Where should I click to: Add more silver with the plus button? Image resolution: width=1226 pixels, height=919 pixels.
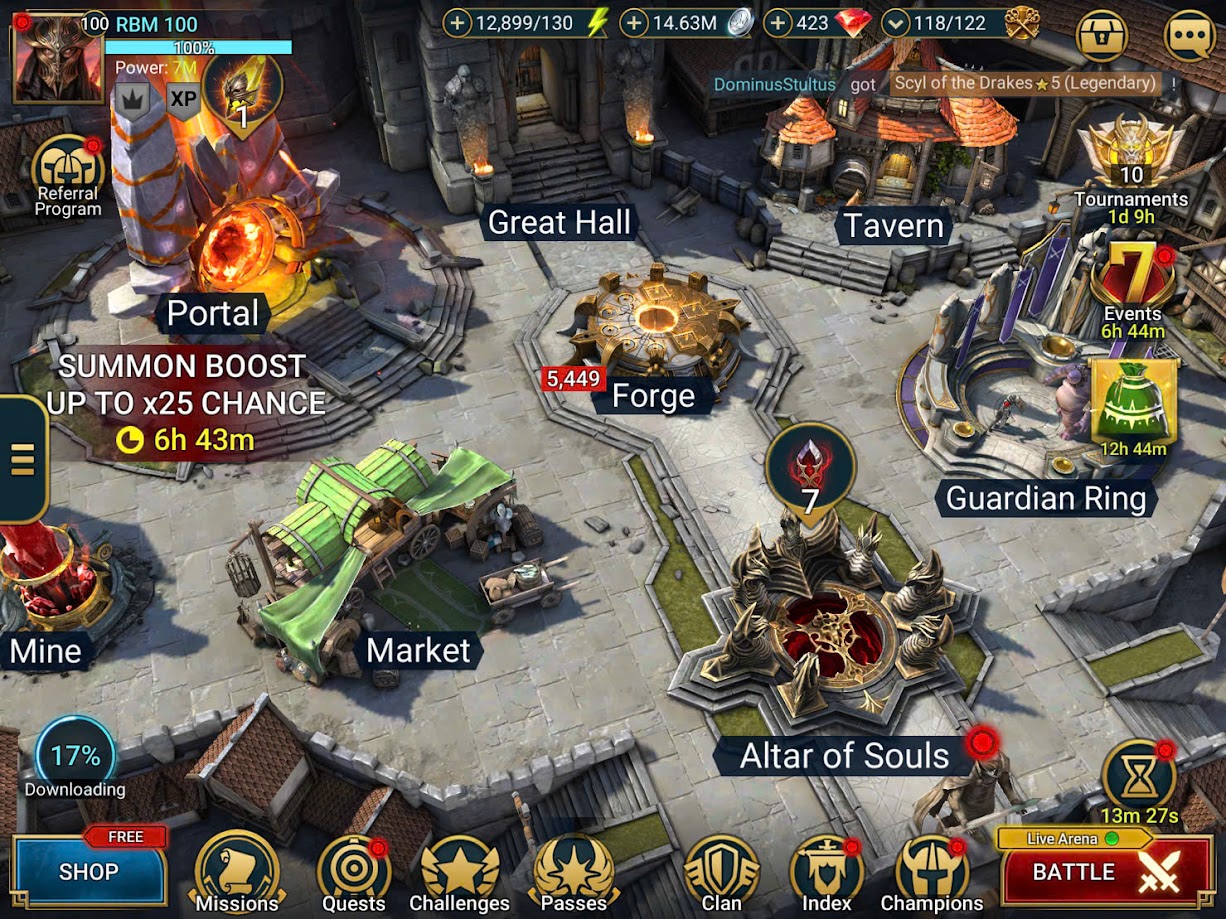click(x=634, y=23)
